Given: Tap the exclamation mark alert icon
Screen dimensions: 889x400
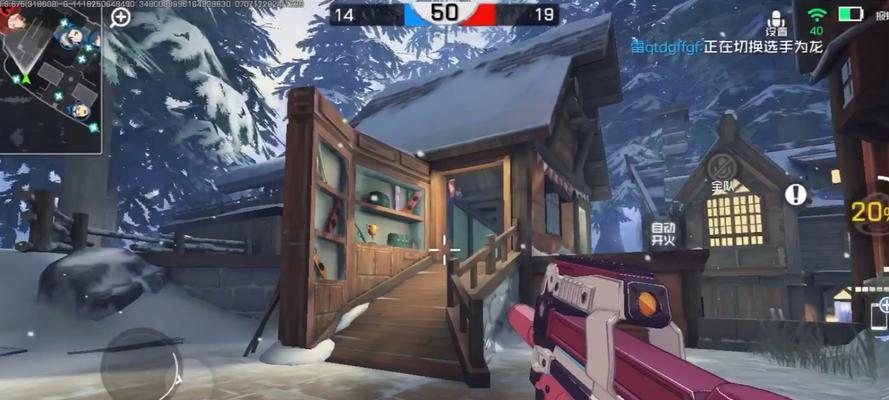Looking at the screenshot, I should [796, 194].
